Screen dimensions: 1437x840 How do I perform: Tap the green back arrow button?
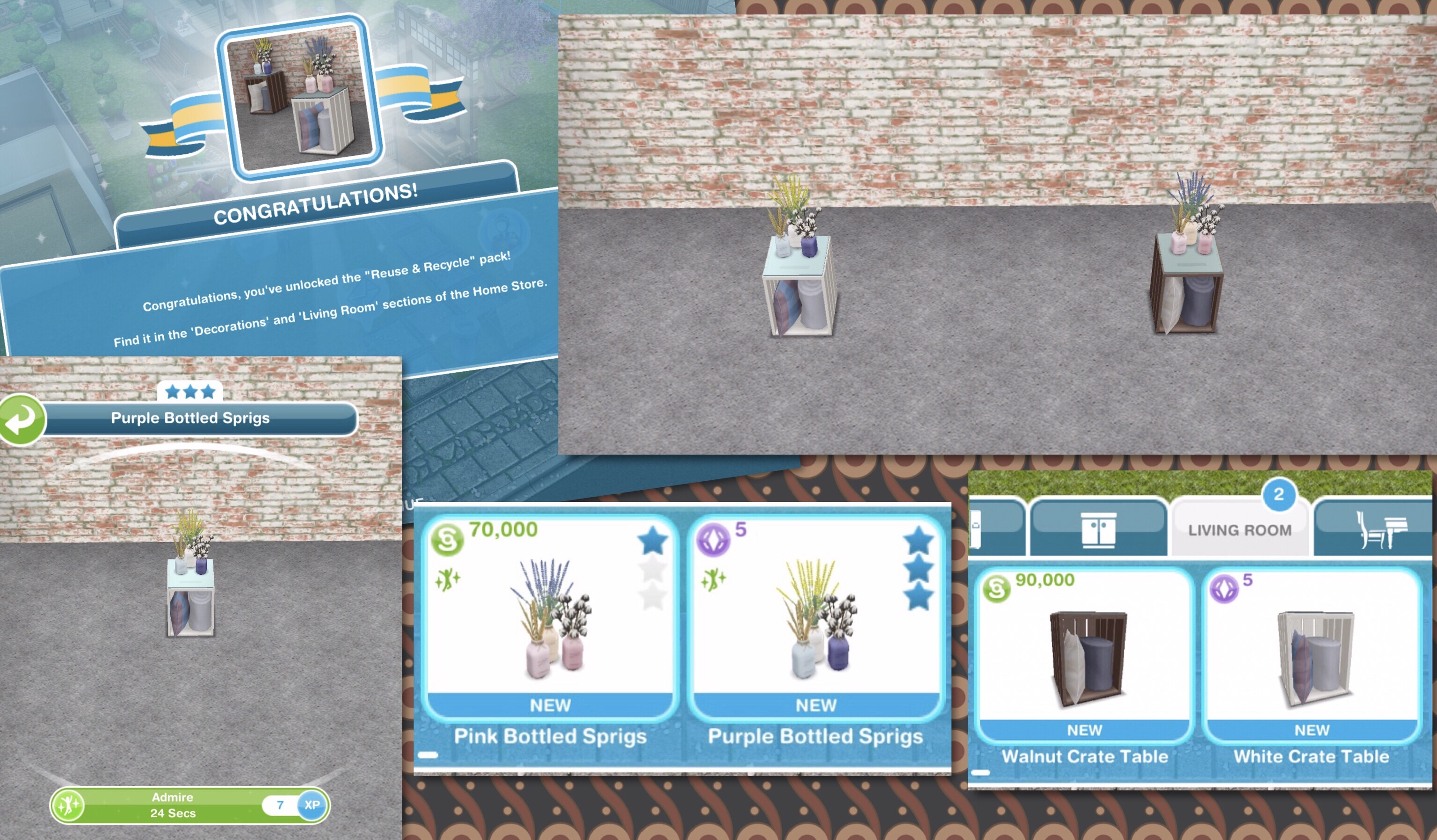tap(22, 420)
